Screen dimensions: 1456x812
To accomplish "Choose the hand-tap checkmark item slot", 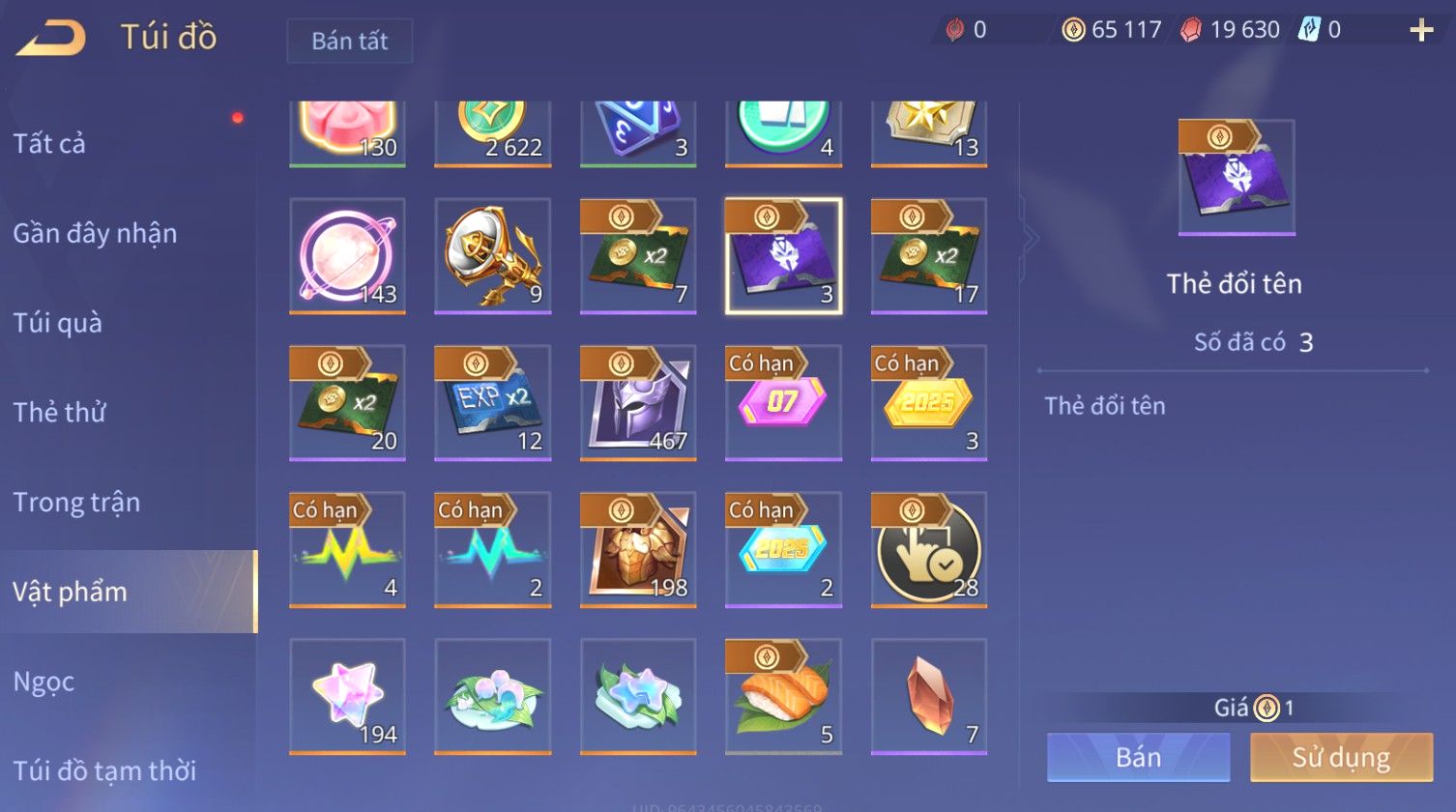I will (x=929, y=549).
